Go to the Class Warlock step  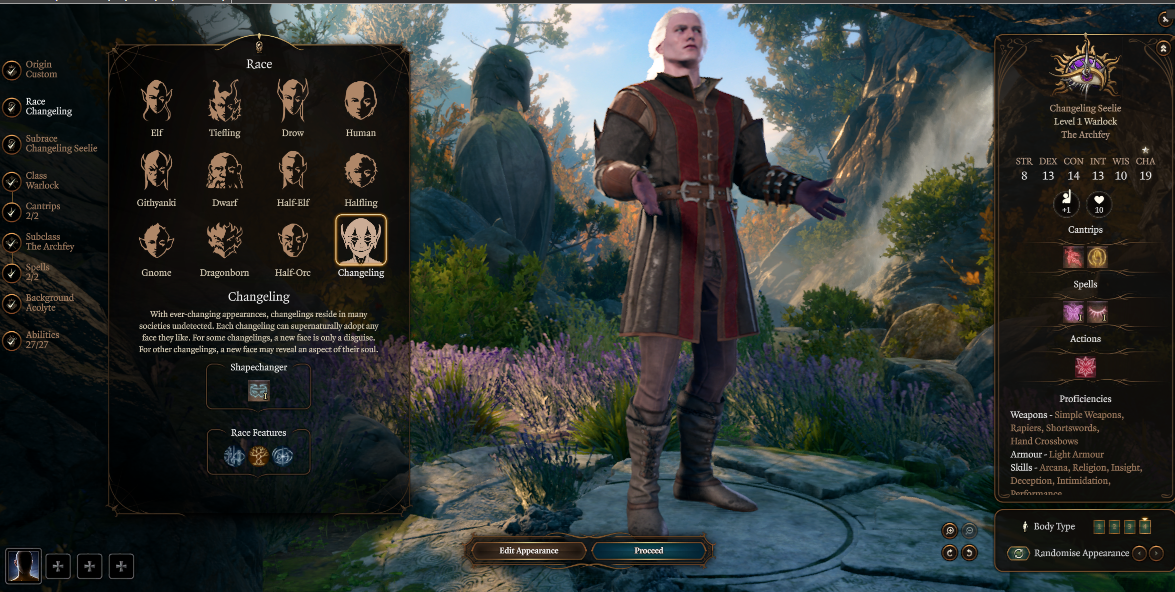pos(42,181)
